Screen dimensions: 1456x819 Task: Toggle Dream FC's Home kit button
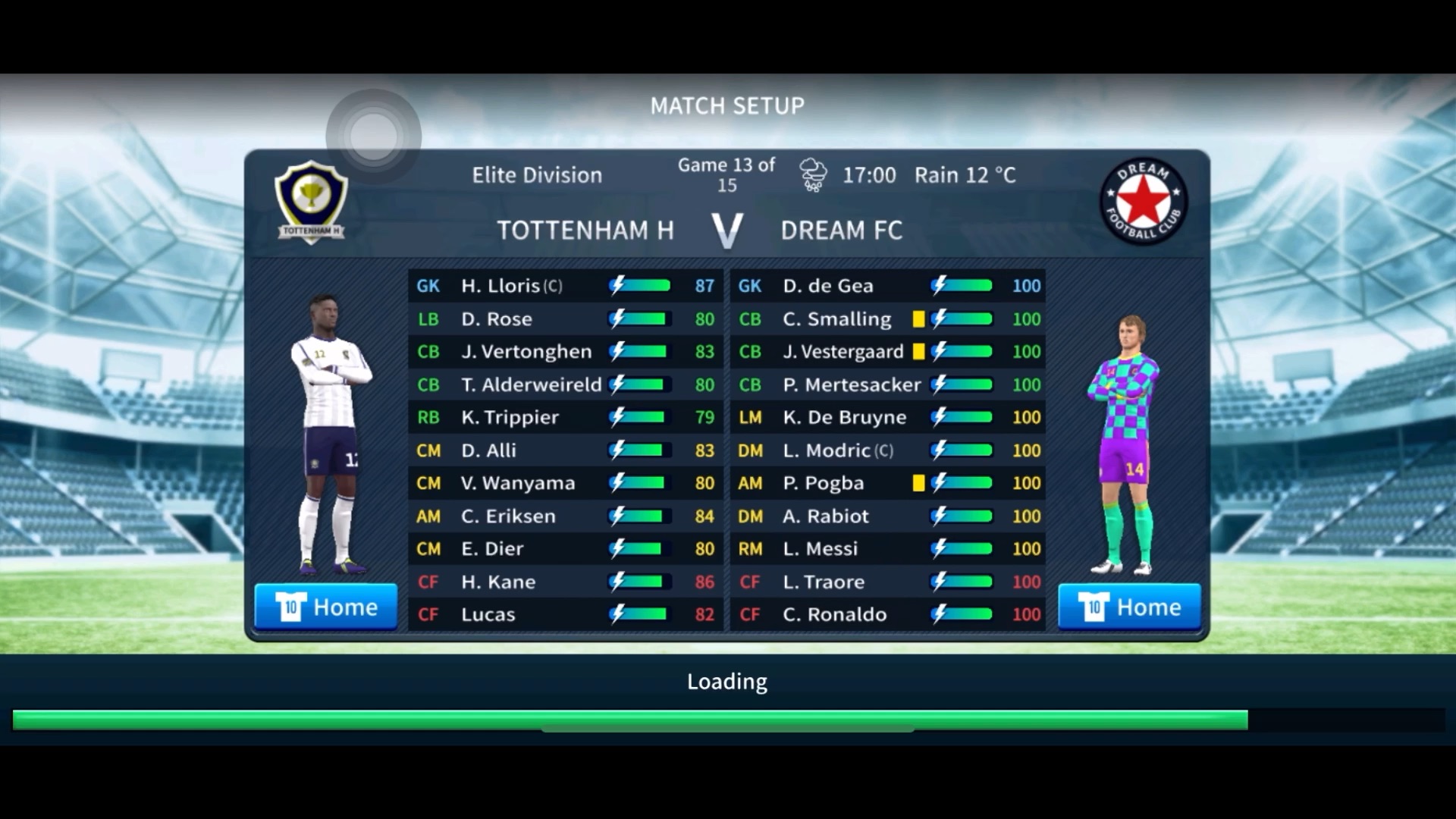1129,607
